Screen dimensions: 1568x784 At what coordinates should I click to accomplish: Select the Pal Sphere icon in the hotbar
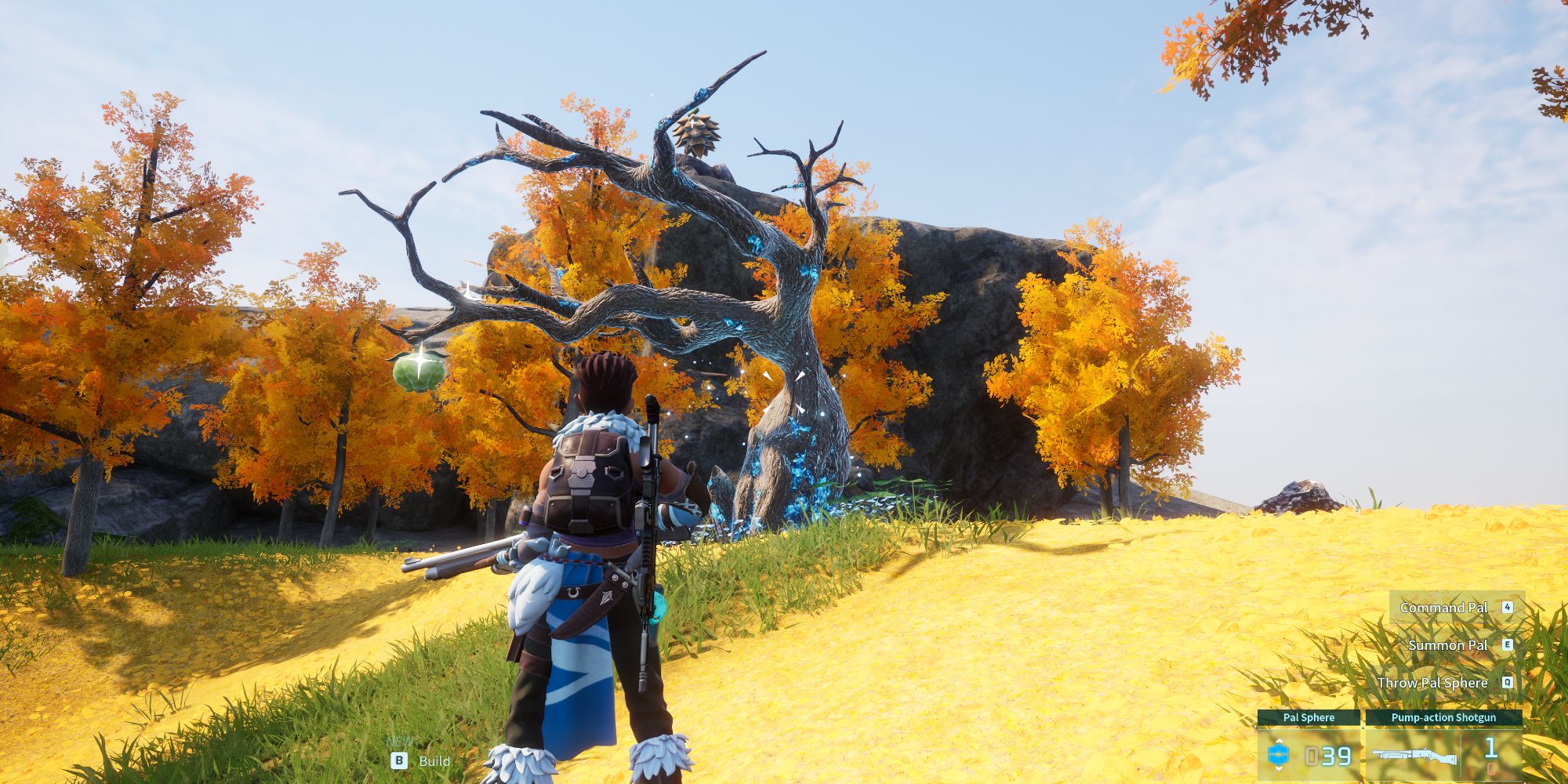(x=1278, y=754)
